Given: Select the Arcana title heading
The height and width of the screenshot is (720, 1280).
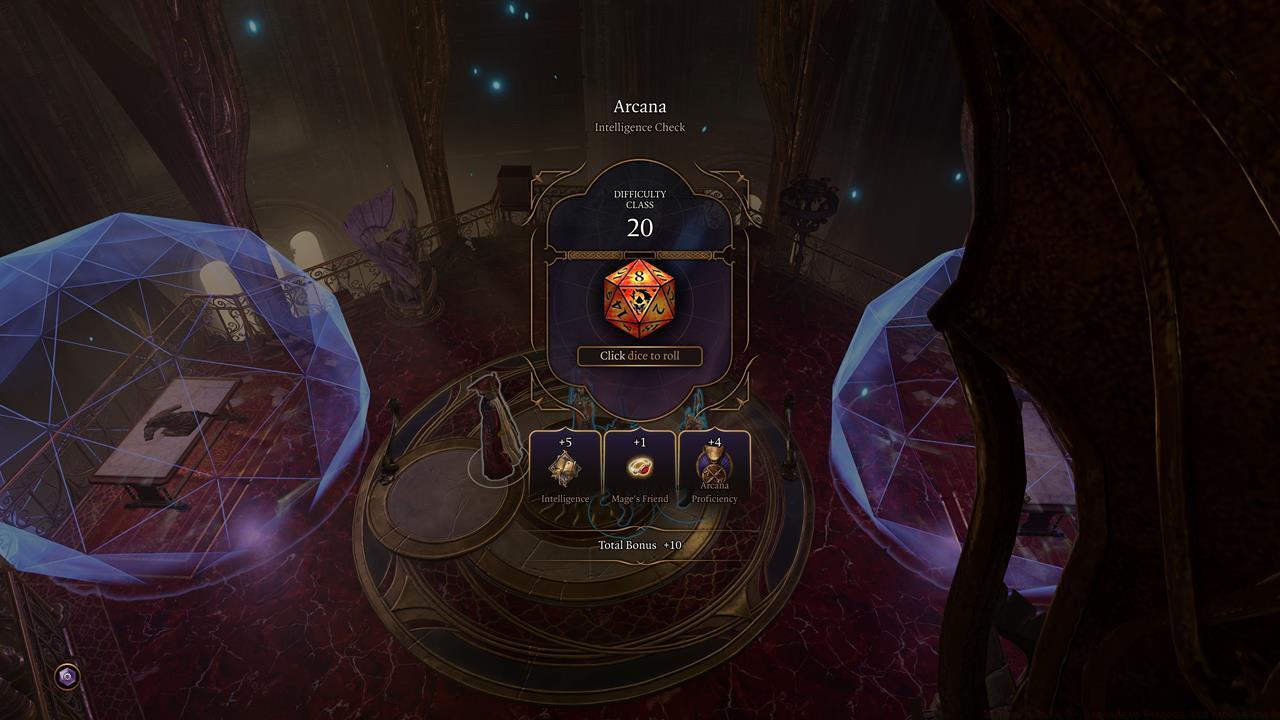Looking at the screenshot, I should coord(640,106).
